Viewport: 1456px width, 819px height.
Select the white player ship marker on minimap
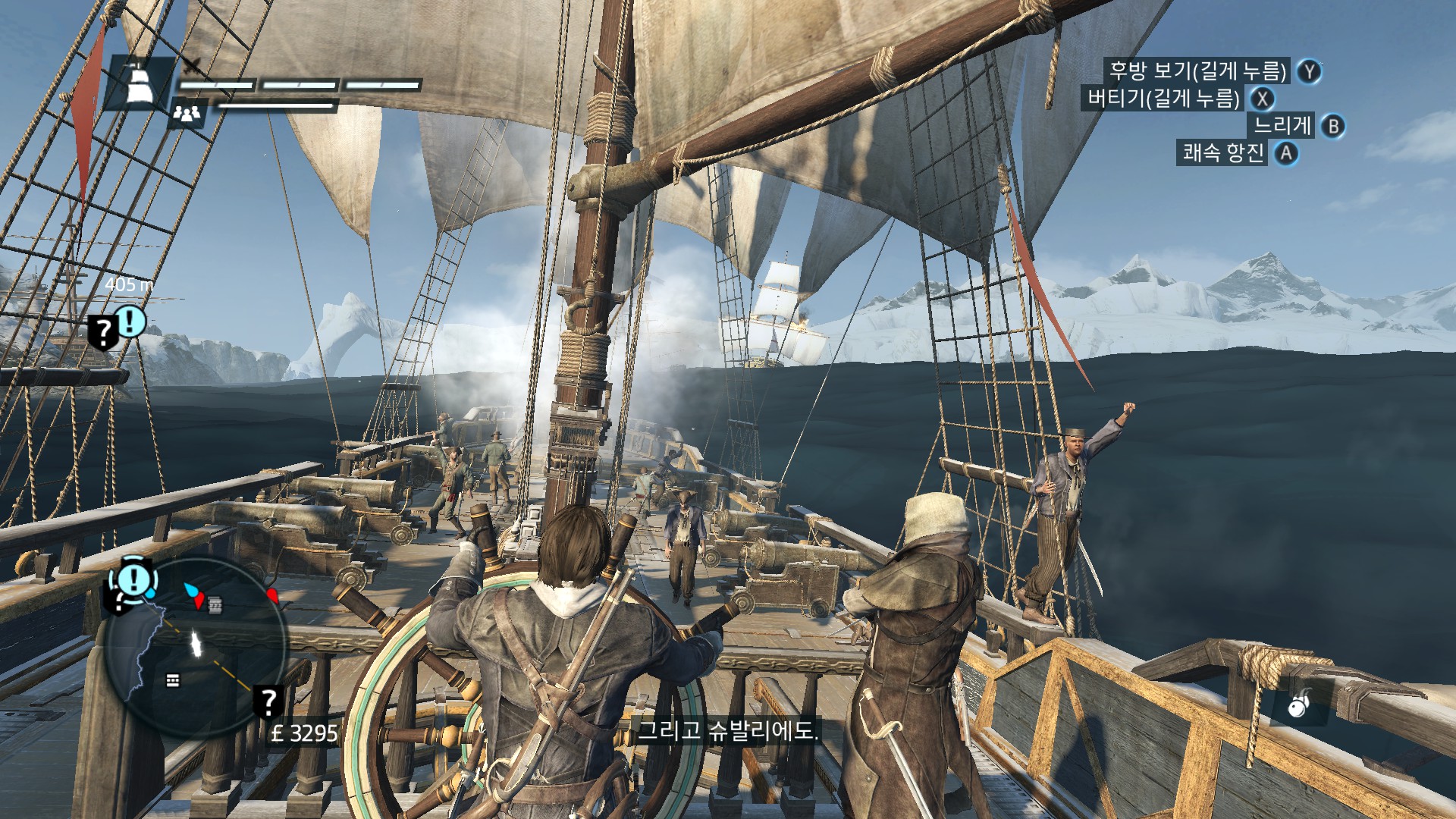click(196, 644)
